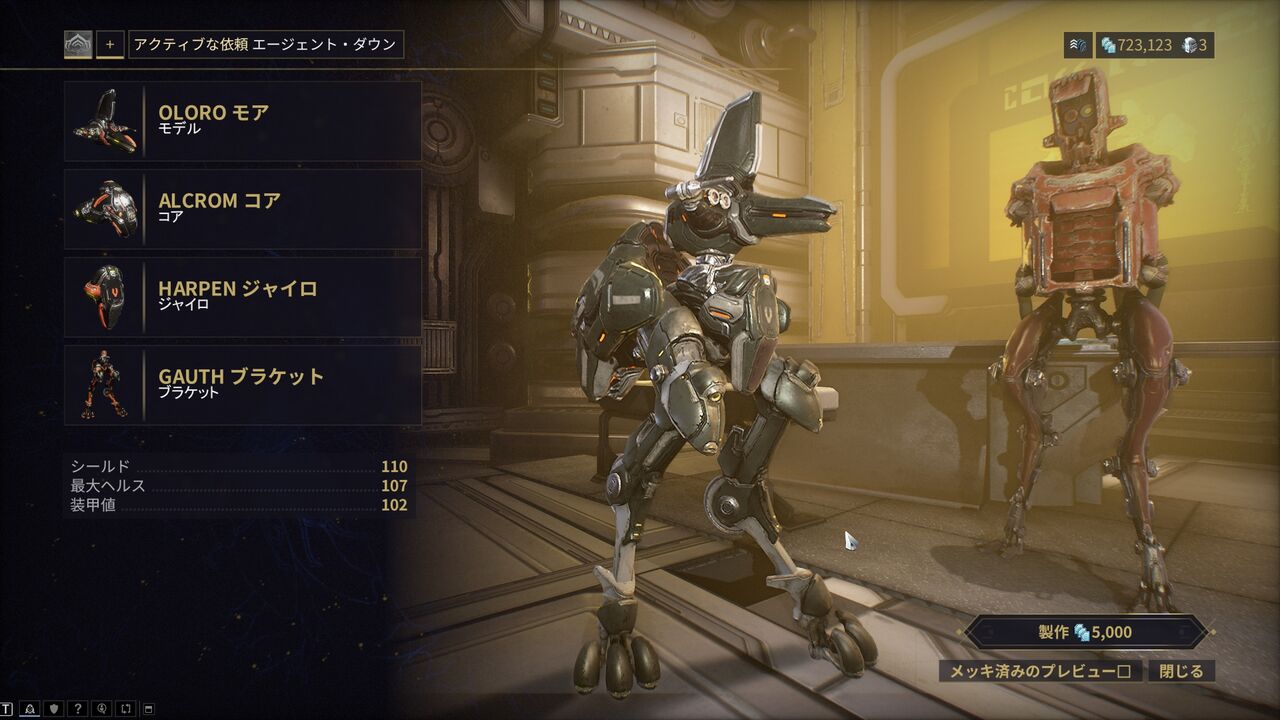Click the 製作 5,000 build button

click(x=1087, y=632)
